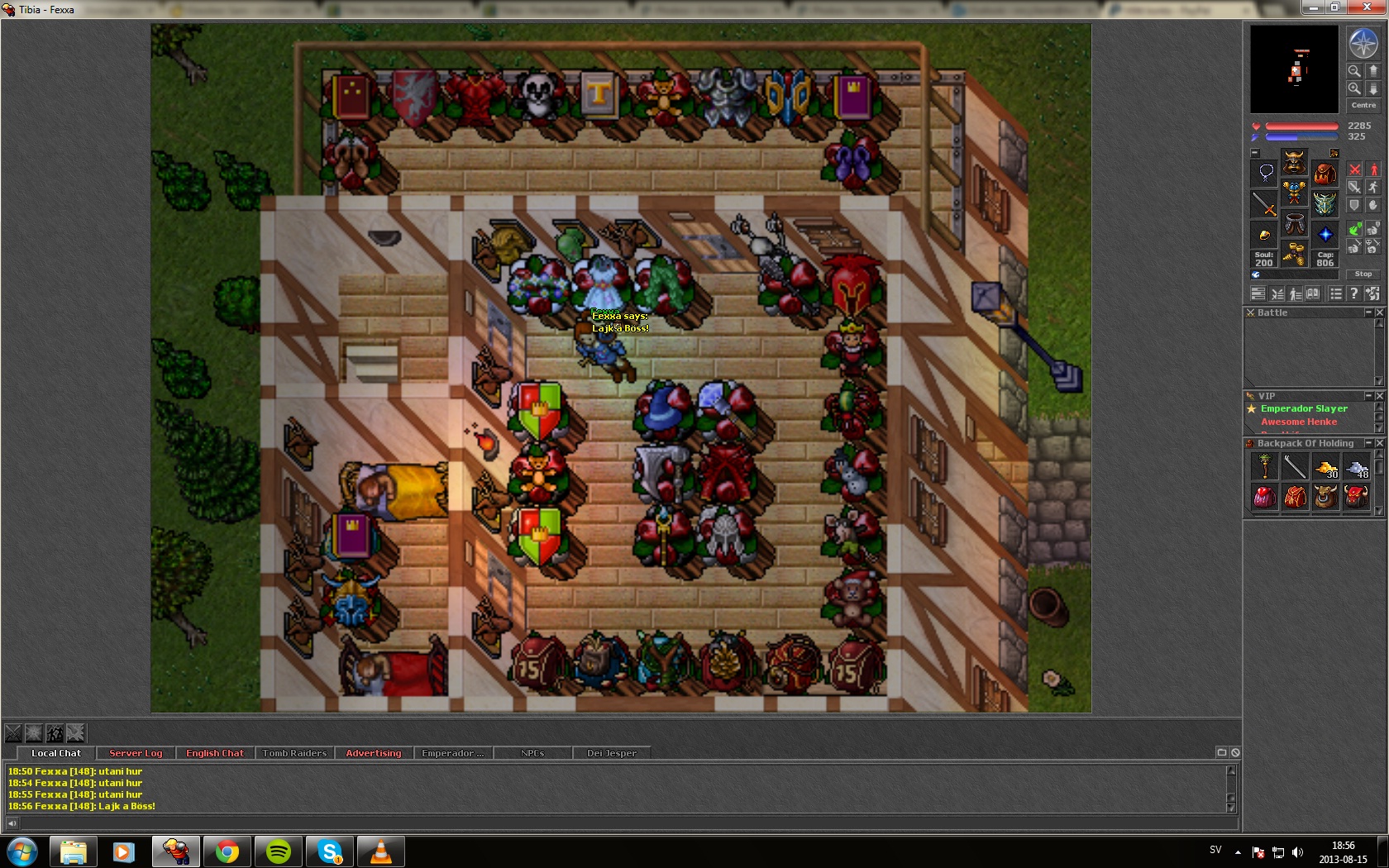Viewport: 1389px width, 868px height.
Task: Zoom out the minimap with the minus magnifier
Action: tap(1354, 71)
